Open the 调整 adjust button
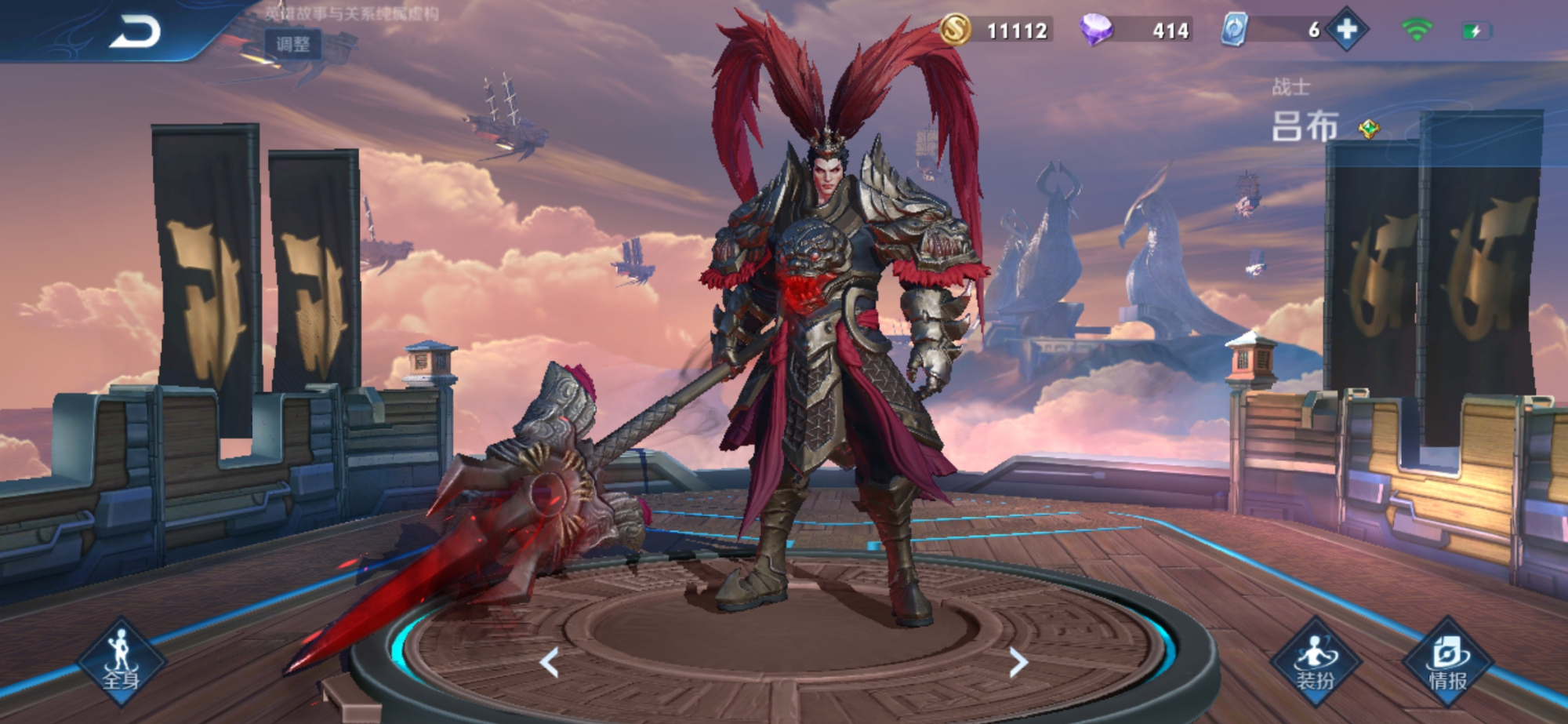The image size is (1568, 724). 293,44
